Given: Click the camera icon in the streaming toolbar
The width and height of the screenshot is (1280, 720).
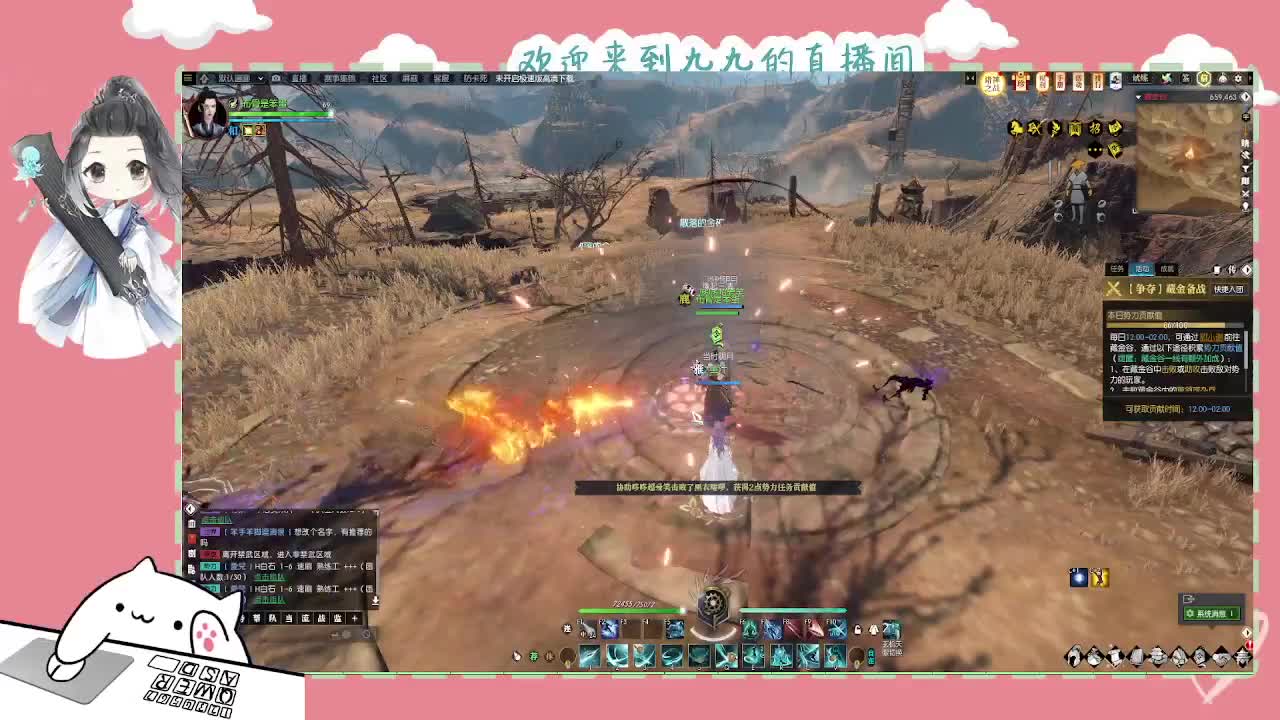Looking at the screenshot, I should tap(276, 80).
